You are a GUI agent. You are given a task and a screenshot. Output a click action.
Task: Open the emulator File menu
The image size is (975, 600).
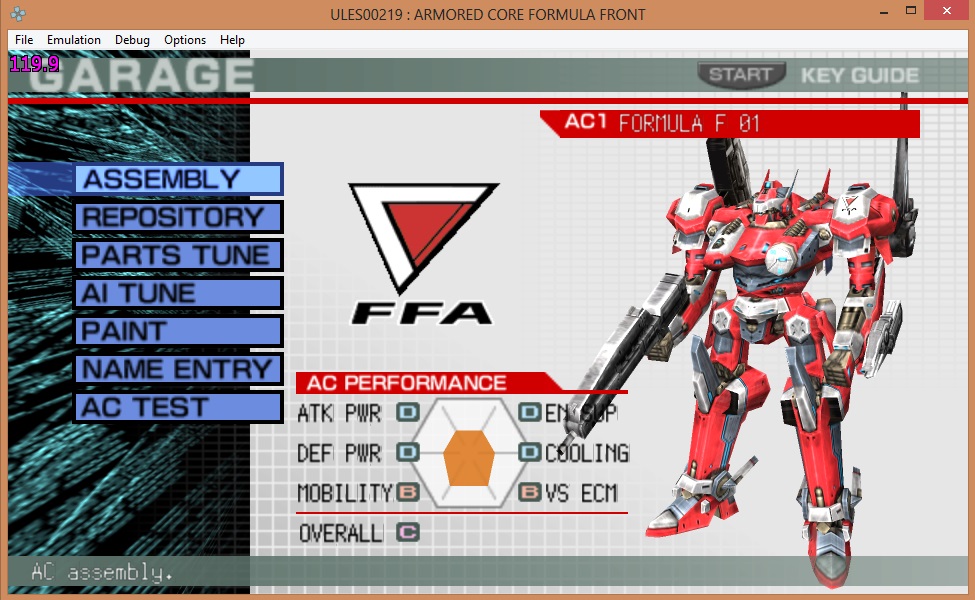tap(24, 40)
